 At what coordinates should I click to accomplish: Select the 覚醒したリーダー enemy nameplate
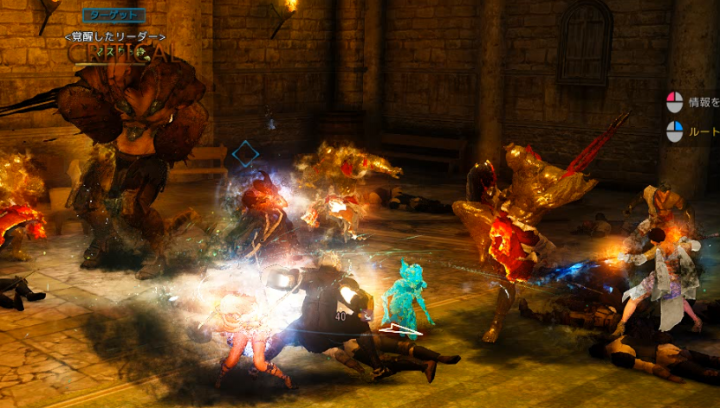click(x=113, y=36)
